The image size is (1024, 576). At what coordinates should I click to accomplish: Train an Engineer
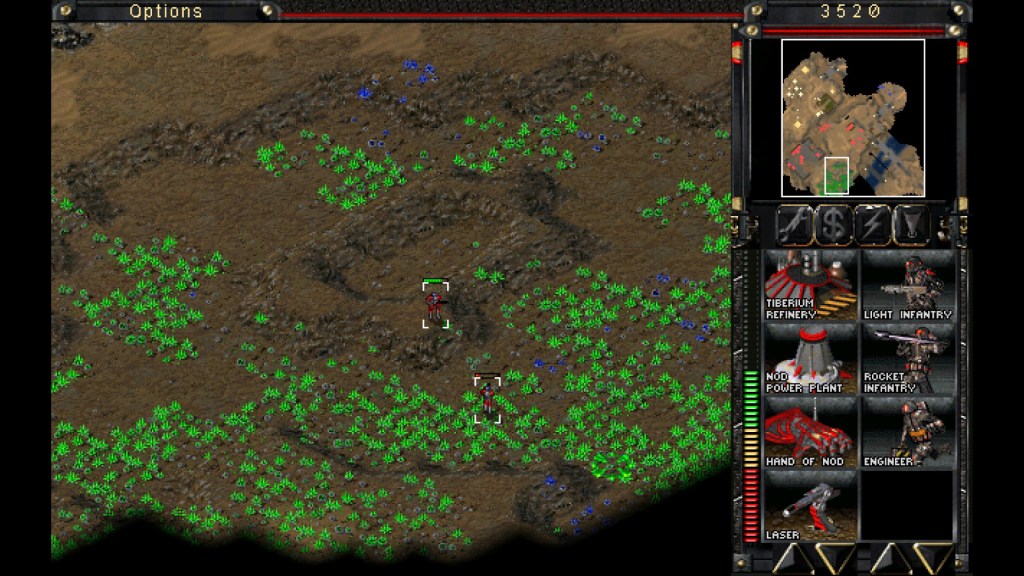click(907, 432)
